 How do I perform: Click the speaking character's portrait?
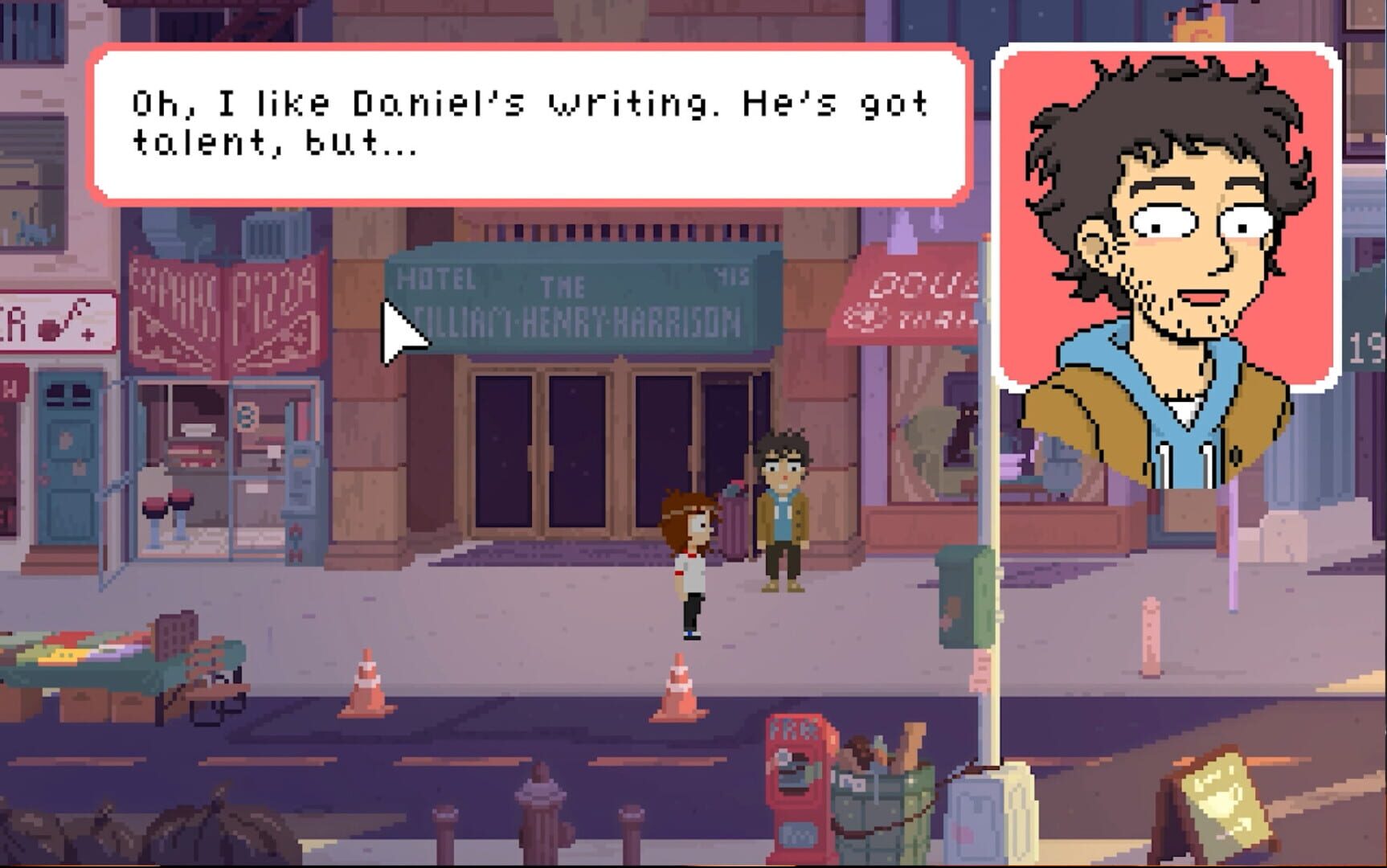point(1165,217)
